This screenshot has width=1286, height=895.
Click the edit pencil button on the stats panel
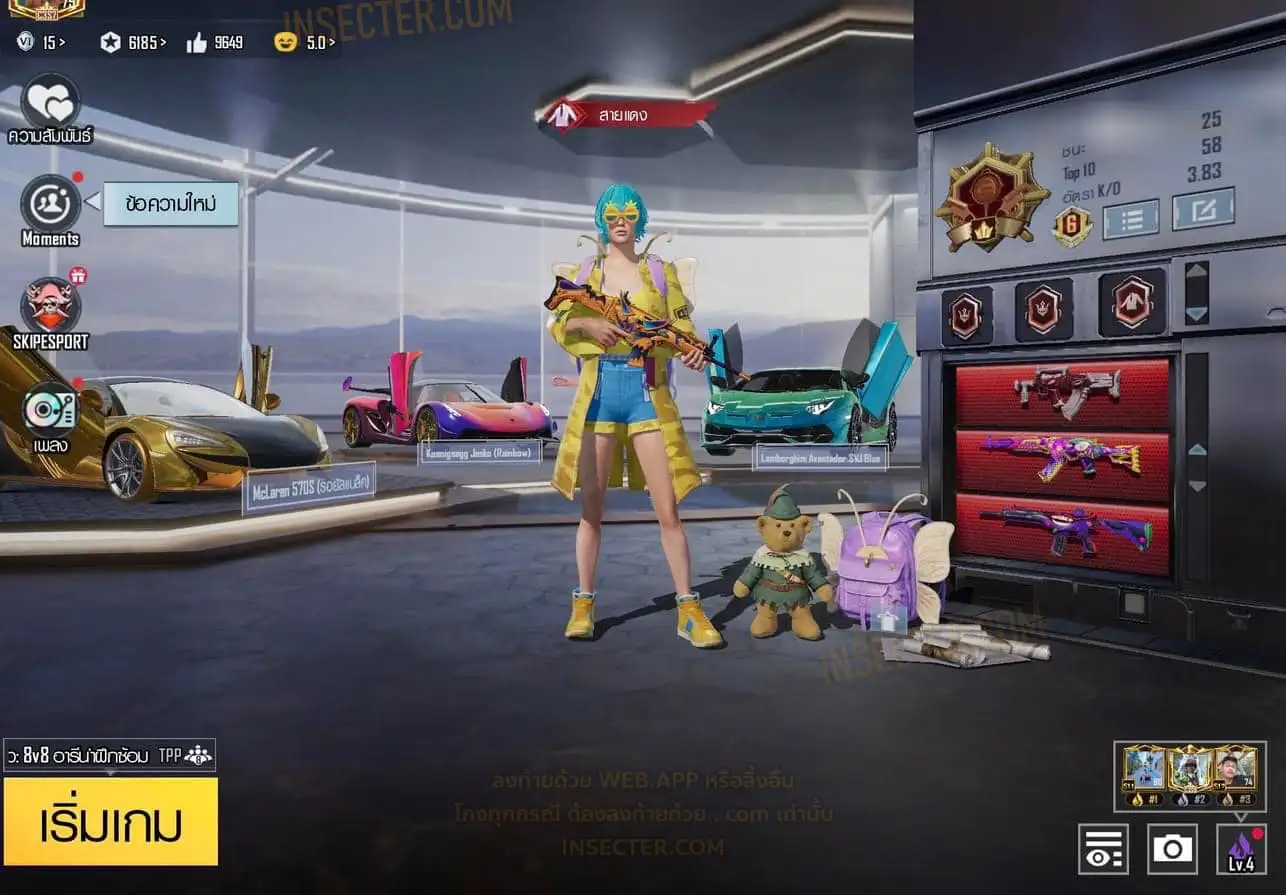(1203, 208)
